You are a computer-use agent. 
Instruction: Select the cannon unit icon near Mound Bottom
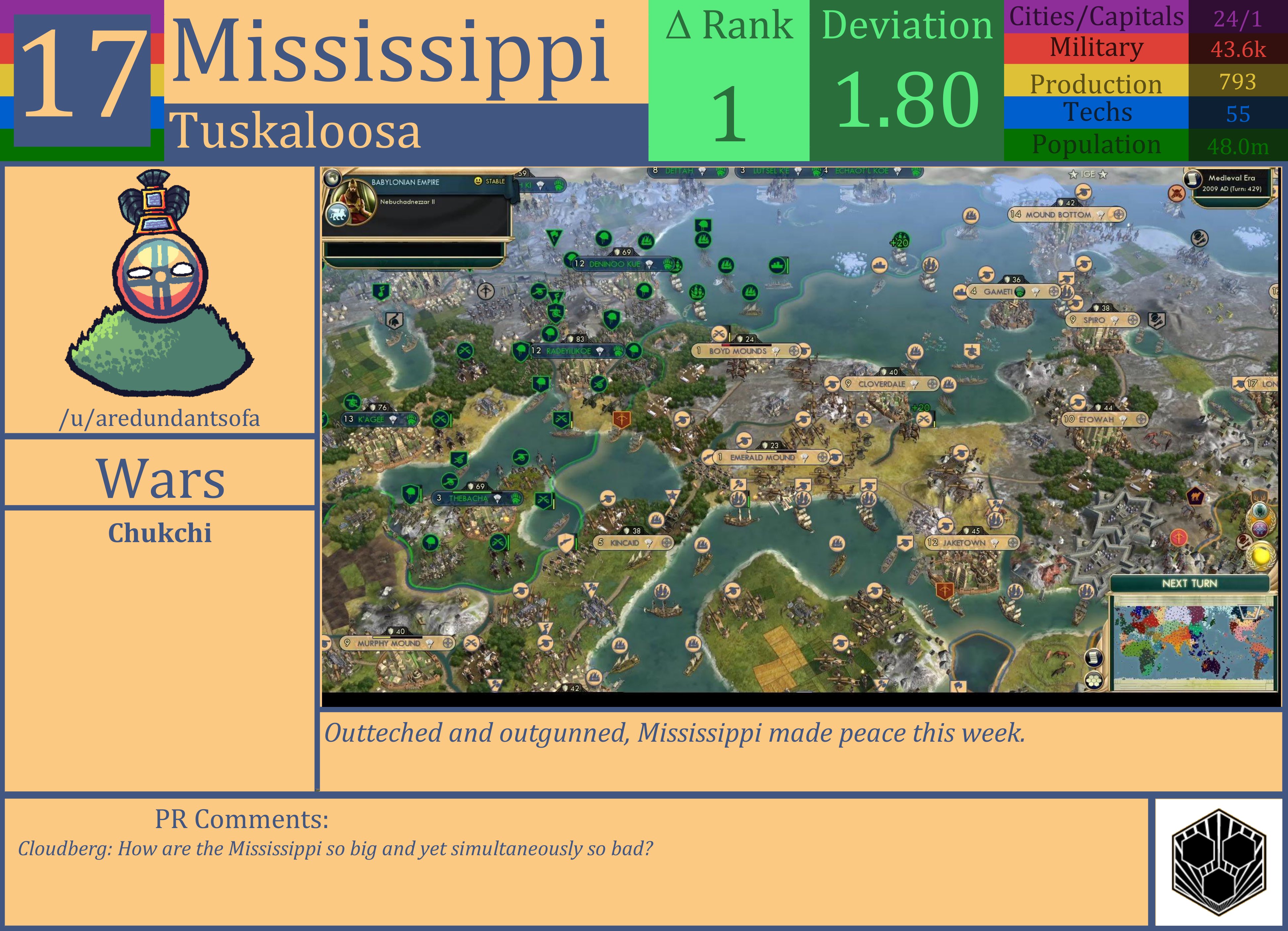[x=1083, y=192]
